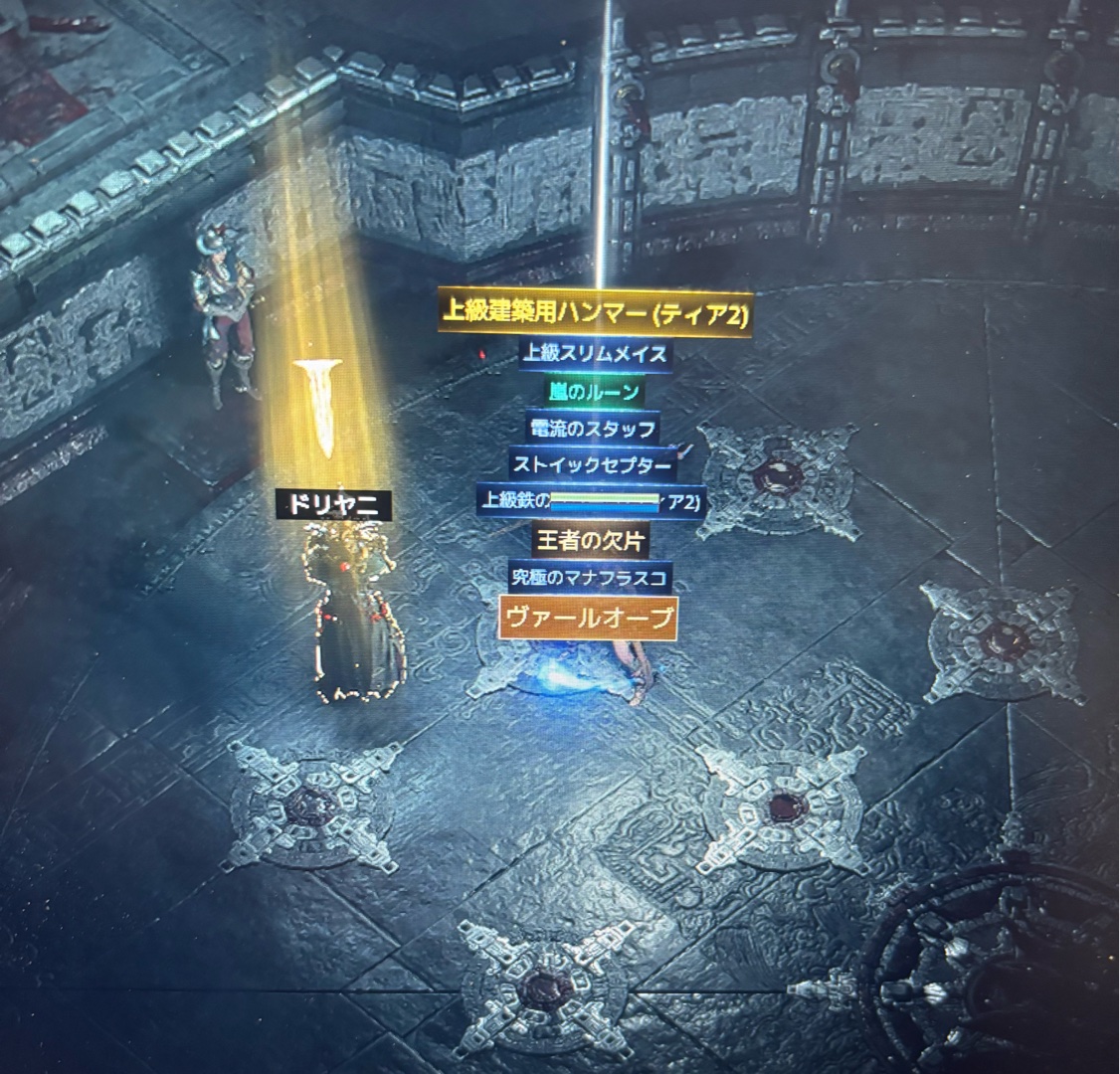Click the 上級スリムメイス item label

595,353
